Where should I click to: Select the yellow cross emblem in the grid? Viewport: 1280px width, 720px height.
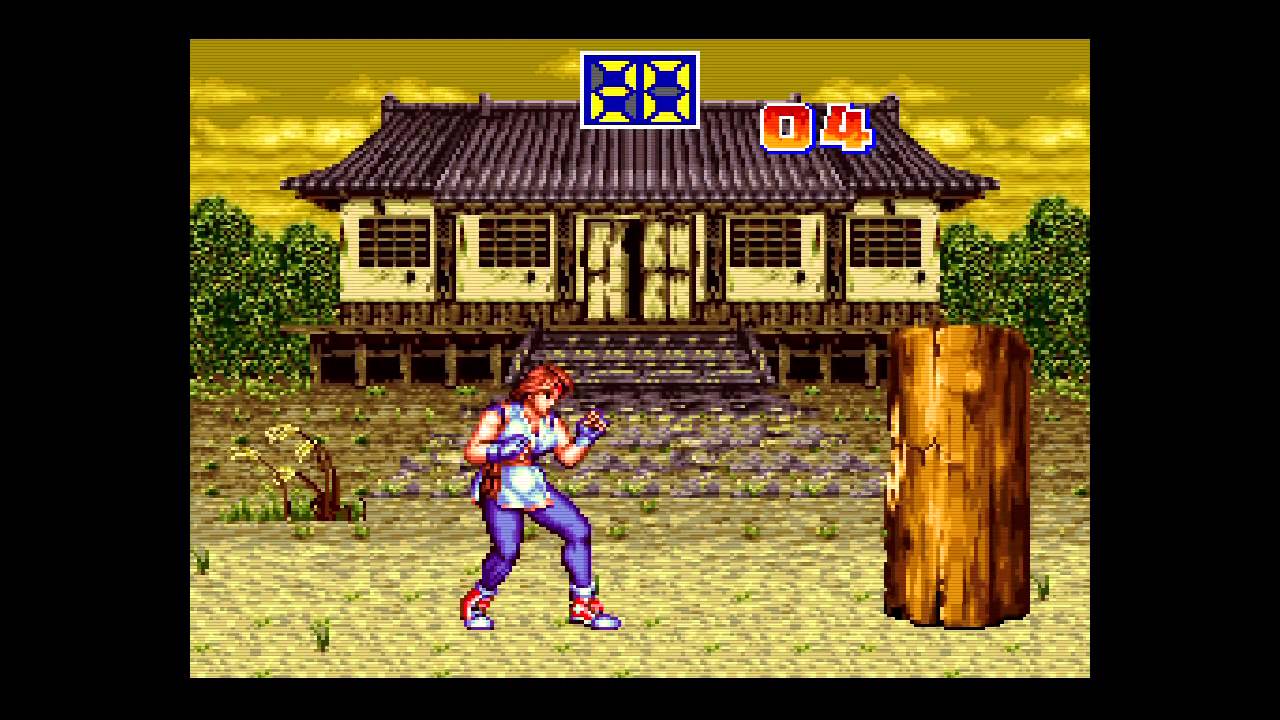pyautogui.click(x=613, y=91)
